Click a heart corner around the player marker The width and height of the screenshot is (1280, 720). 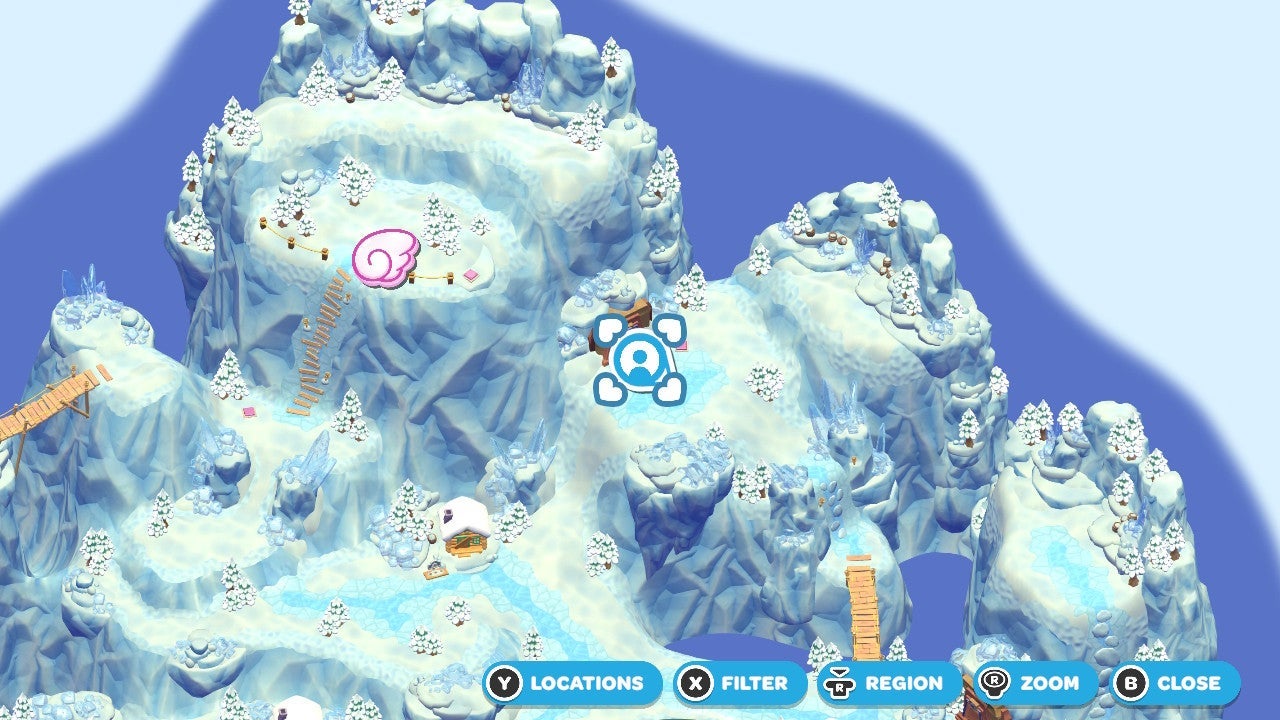coord(607,330)
